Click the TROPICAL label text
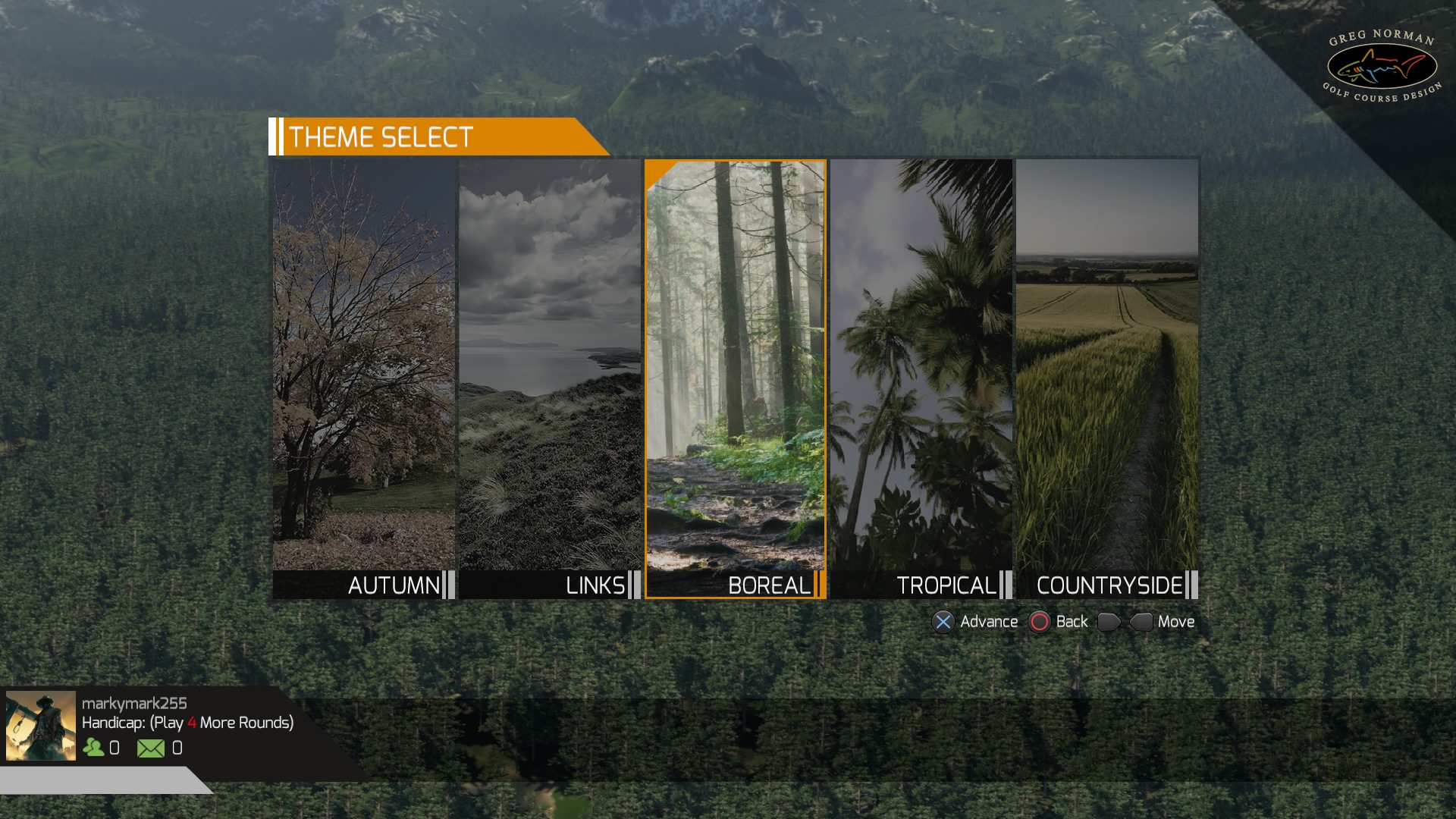This screenshot has width=1456, height=819. point(948,586)
